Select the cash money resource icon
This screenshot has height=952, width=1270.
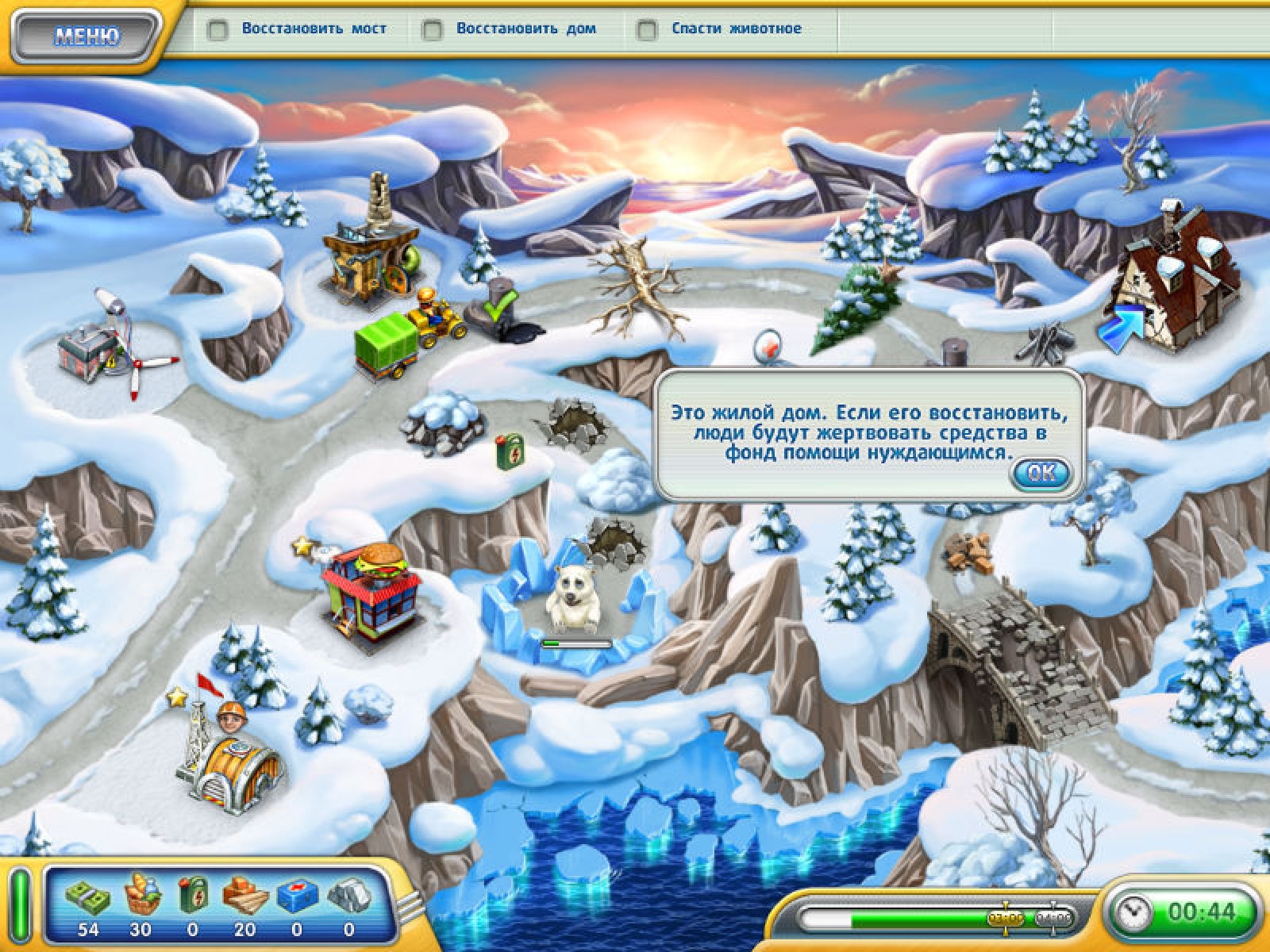(x=88, y=897)
